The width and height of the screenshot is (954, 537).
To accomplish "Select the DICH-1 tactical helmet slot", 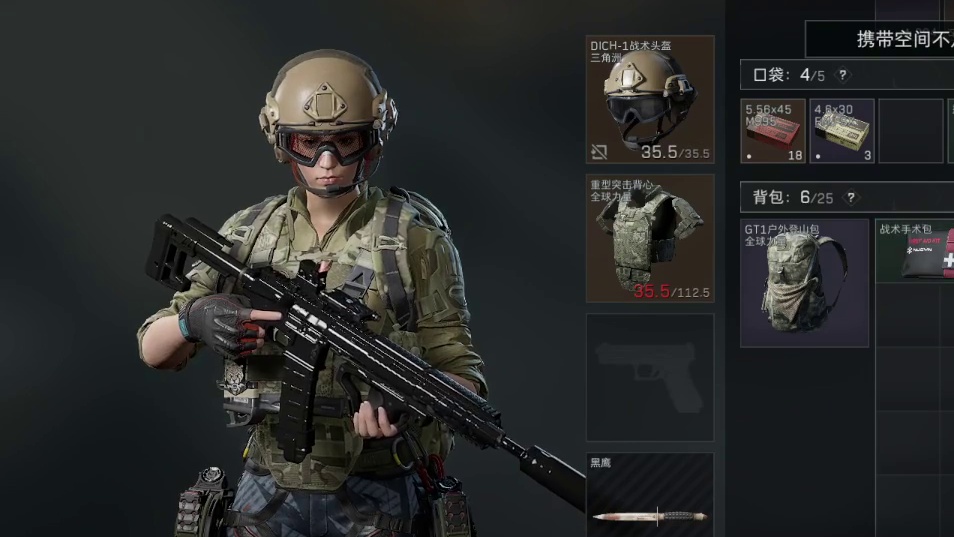I will (650, 100).
